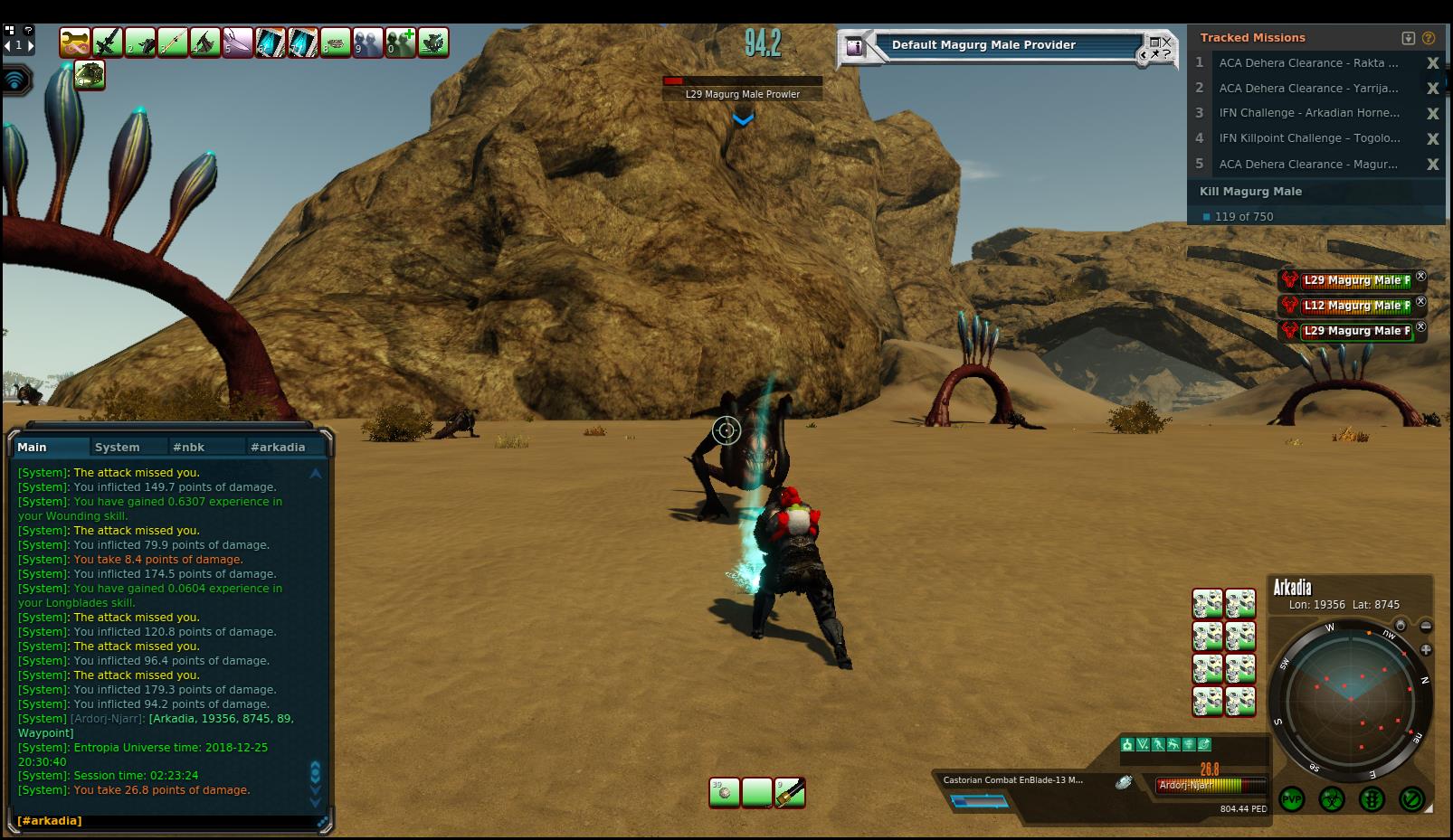Click the chat input field
The width and height of the screenshot is (1453, 840).
tap(167, 821)
